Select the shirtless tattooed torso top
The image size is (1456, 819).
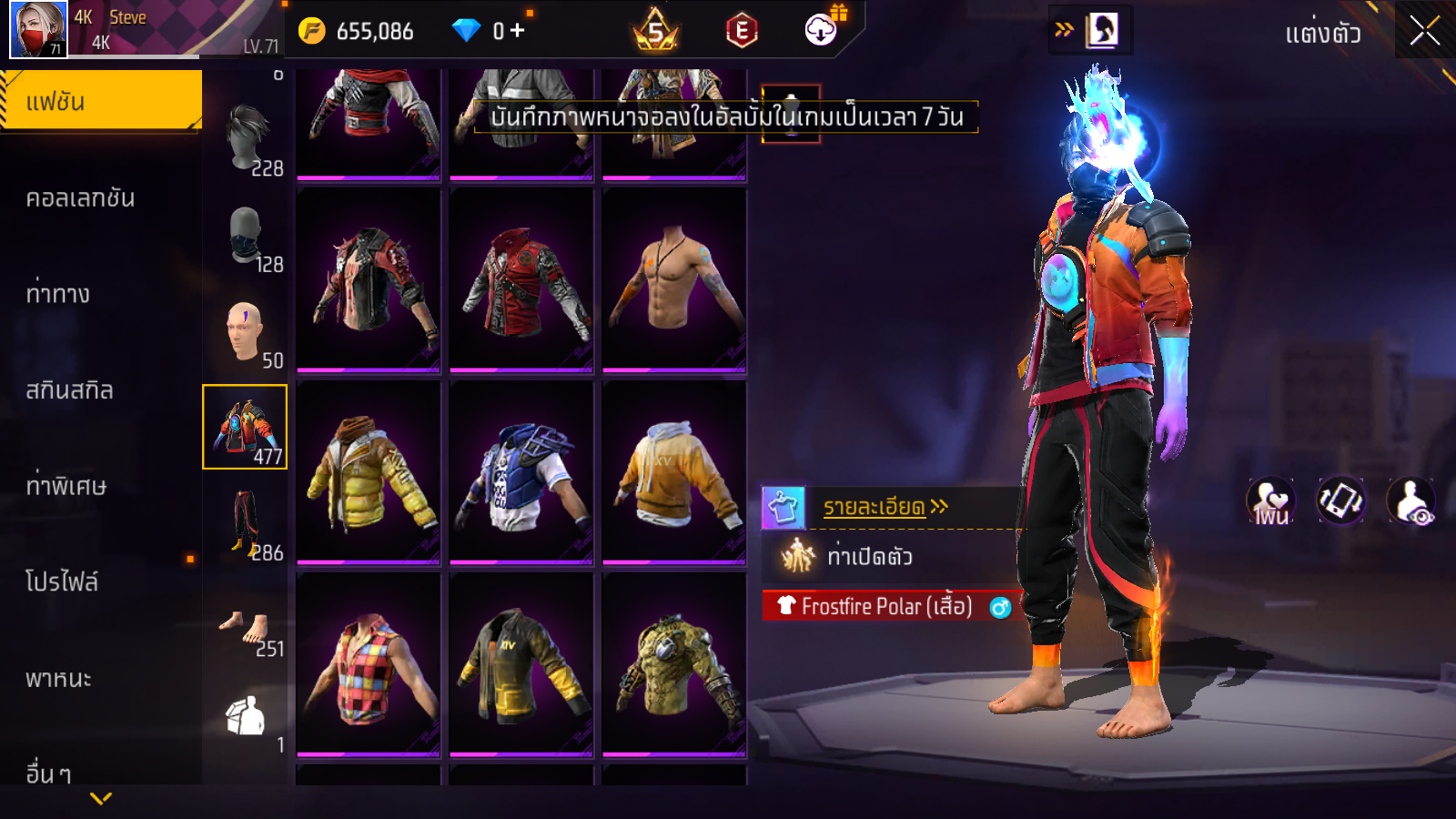pyautogui.click(x=674, y=280)
